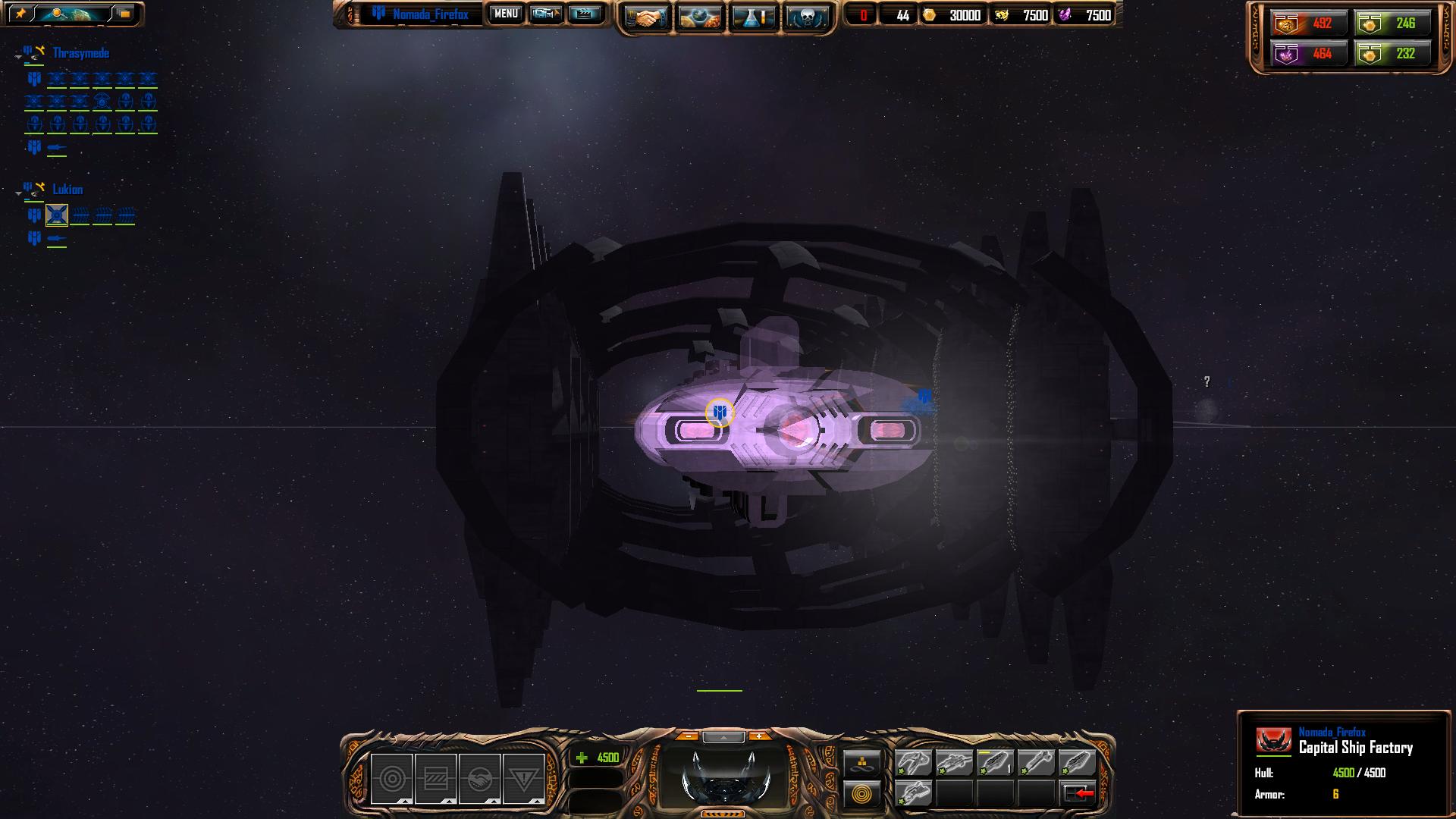
Task: Collapse the Thrasymede planet entry
Action: (x=18, y=55)
